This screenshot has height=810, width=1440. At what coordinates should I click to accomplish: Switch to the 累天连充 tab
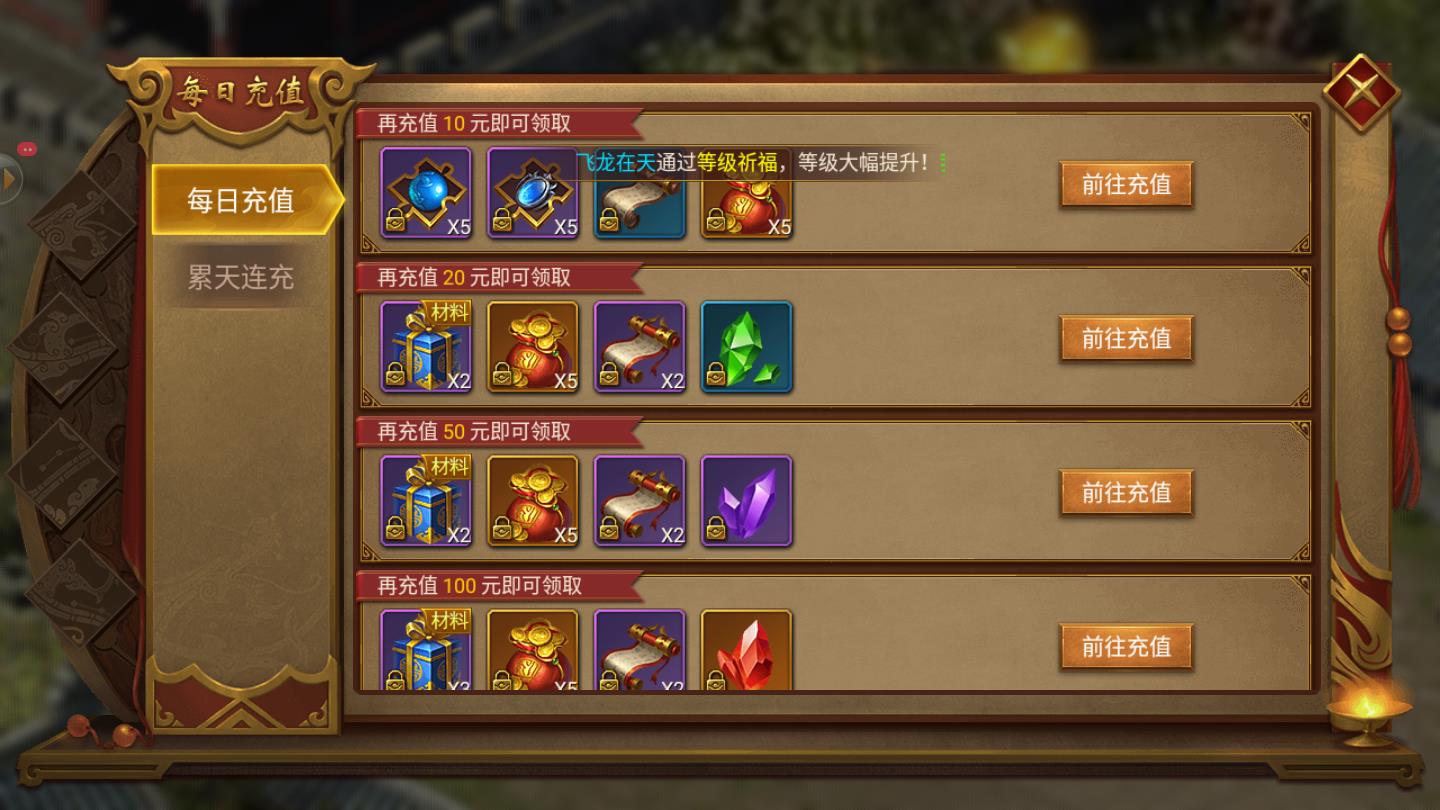pyautogui.click(x=240, y=277)
